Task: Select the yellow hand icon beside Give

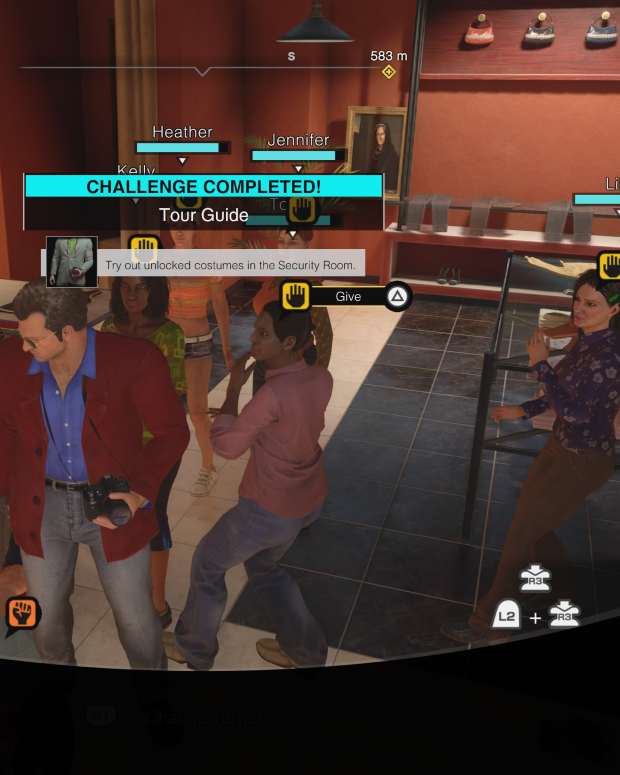Action: [294, 296]
